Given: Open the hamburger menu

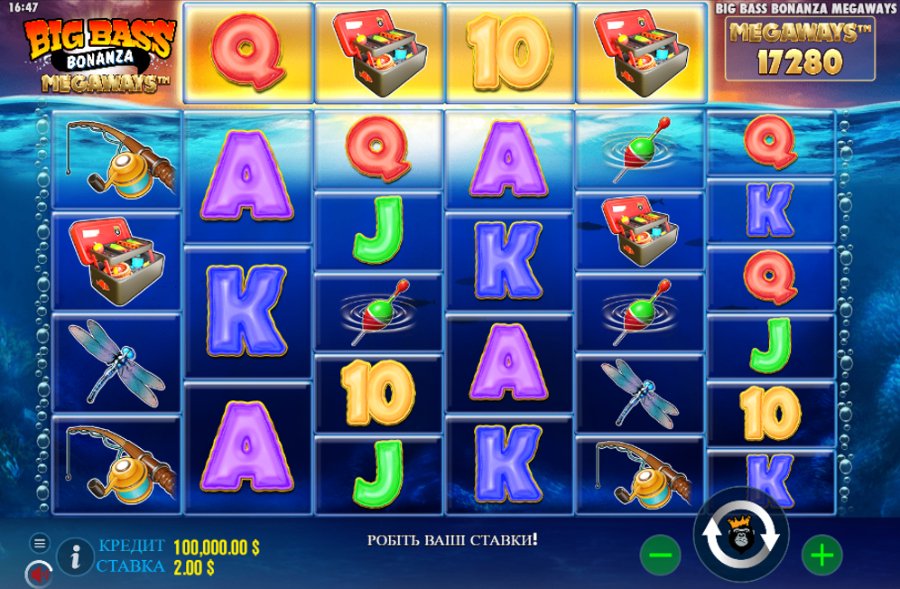Looking at the screenshot, I should 40,543.
